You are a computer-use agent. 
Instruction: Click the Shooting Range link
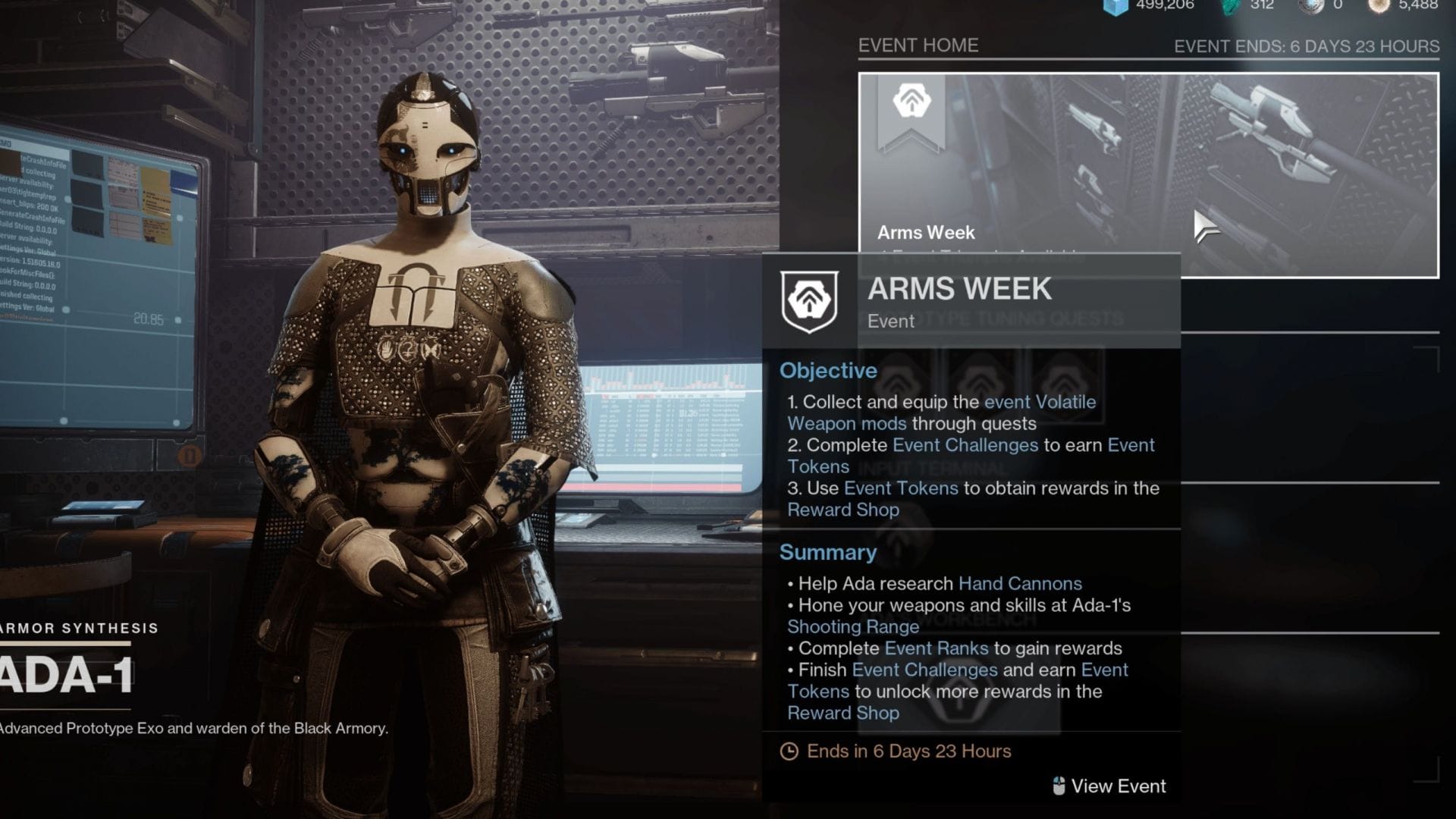click(852, 626)
